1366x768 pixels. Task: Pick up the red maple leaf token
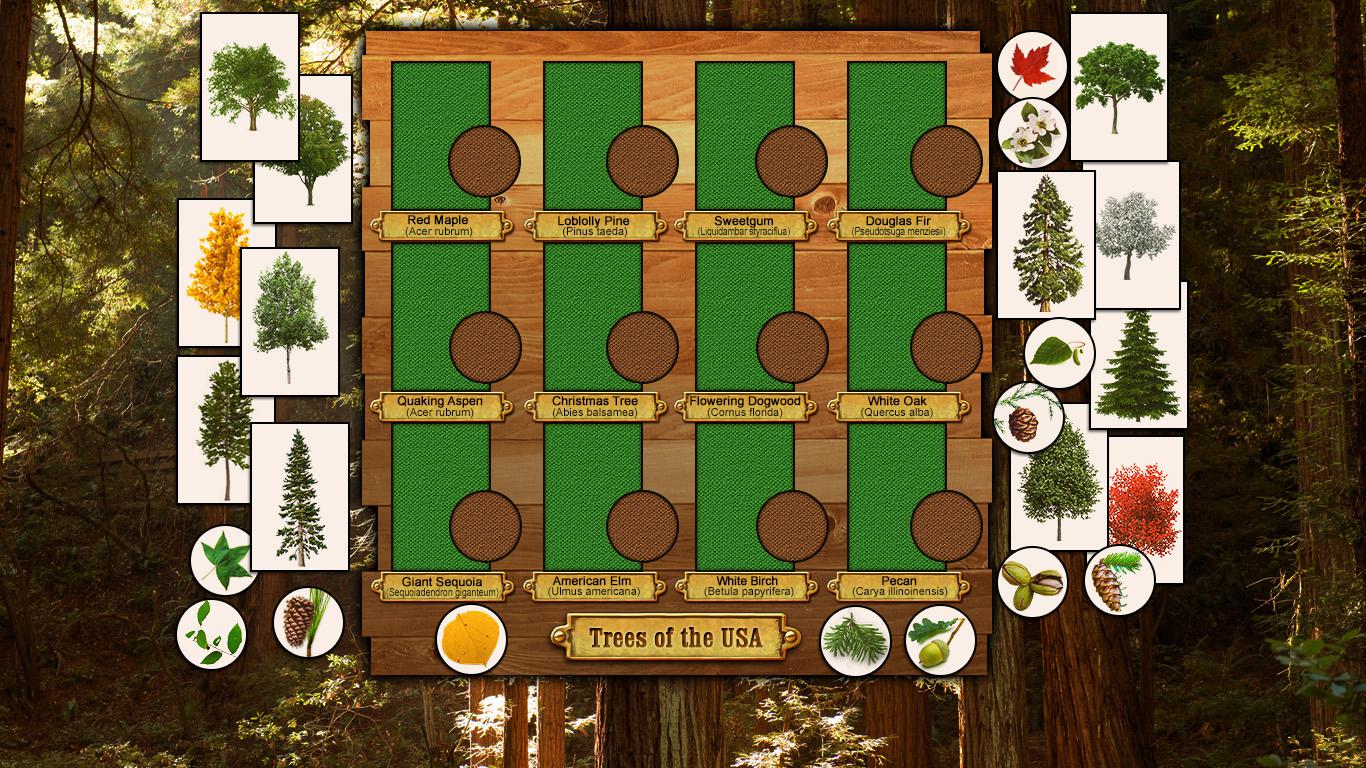pyautogui.click(x=1032, y=66)
